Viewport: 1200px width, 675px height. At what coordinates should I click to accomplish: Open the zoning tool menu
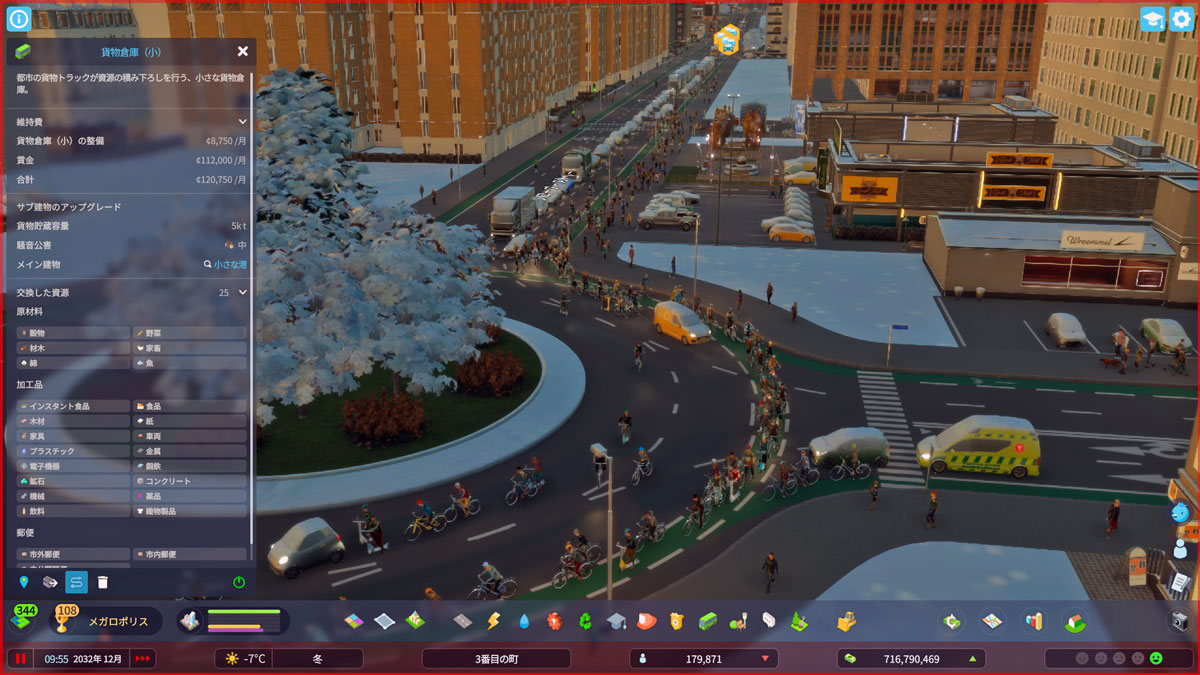pyautogui.click(x=355, y=621)
